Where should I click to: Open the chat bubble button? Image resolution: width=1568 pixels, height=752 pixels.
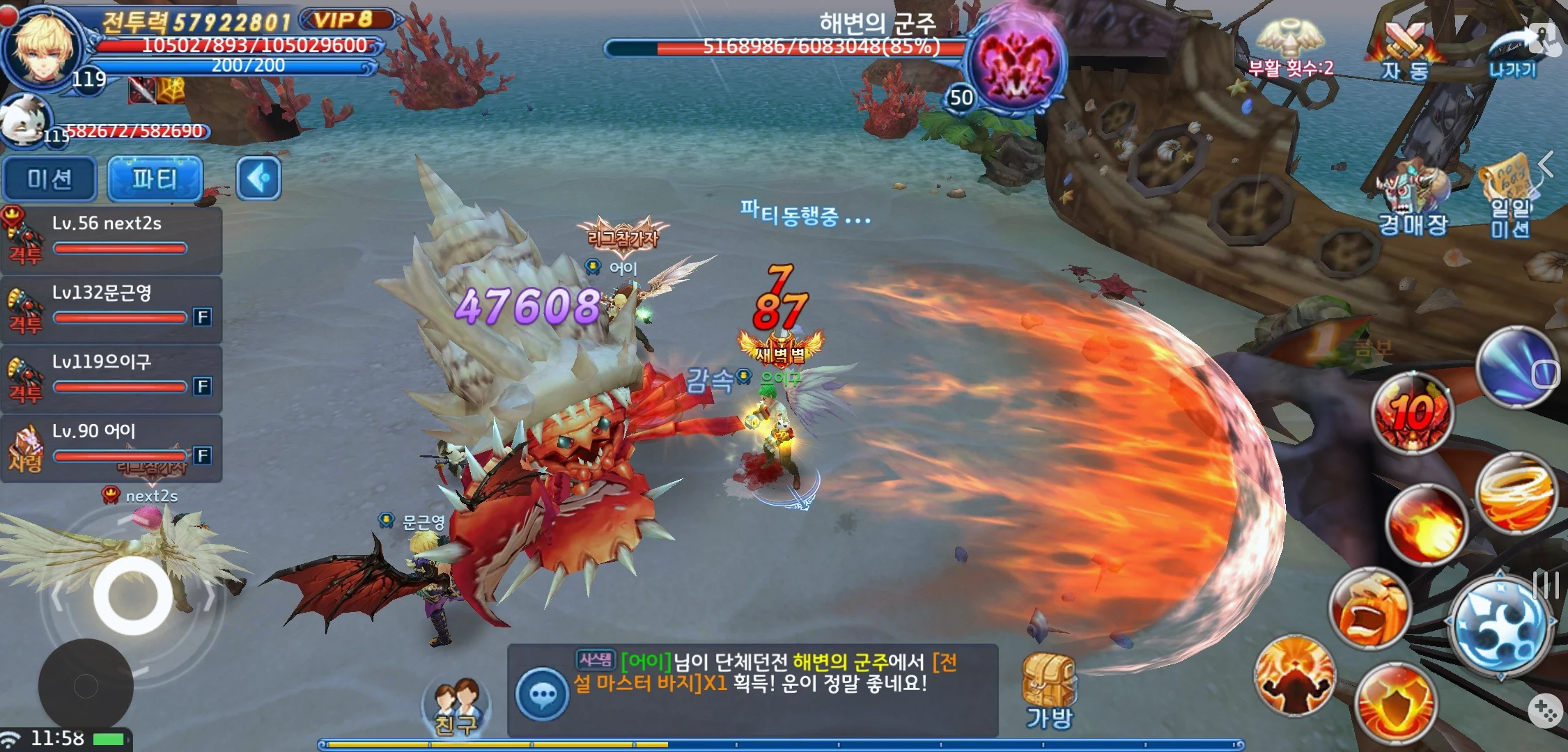click(542, 694)
